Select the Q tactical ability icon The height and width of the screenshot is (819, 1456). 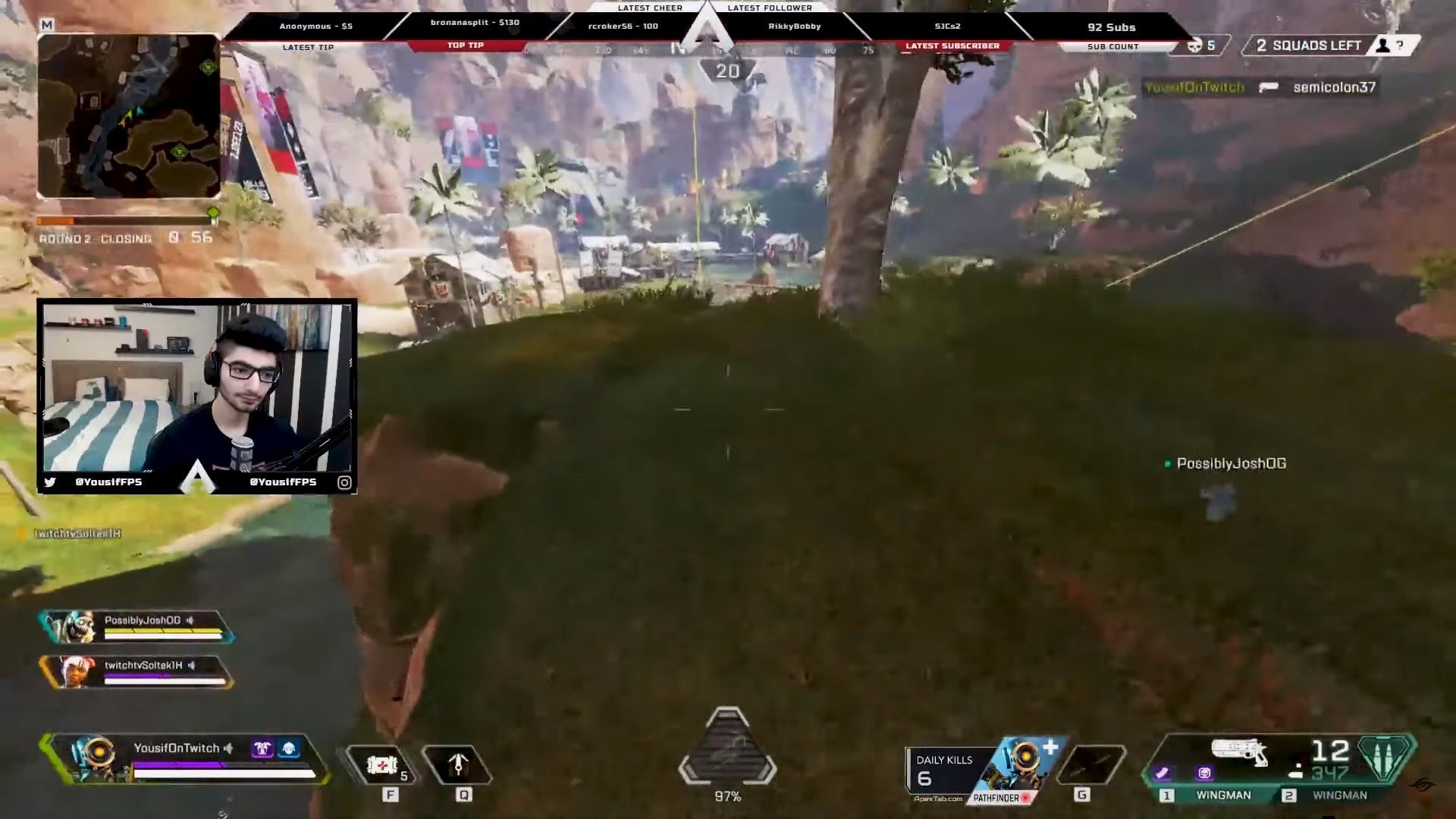460,766
